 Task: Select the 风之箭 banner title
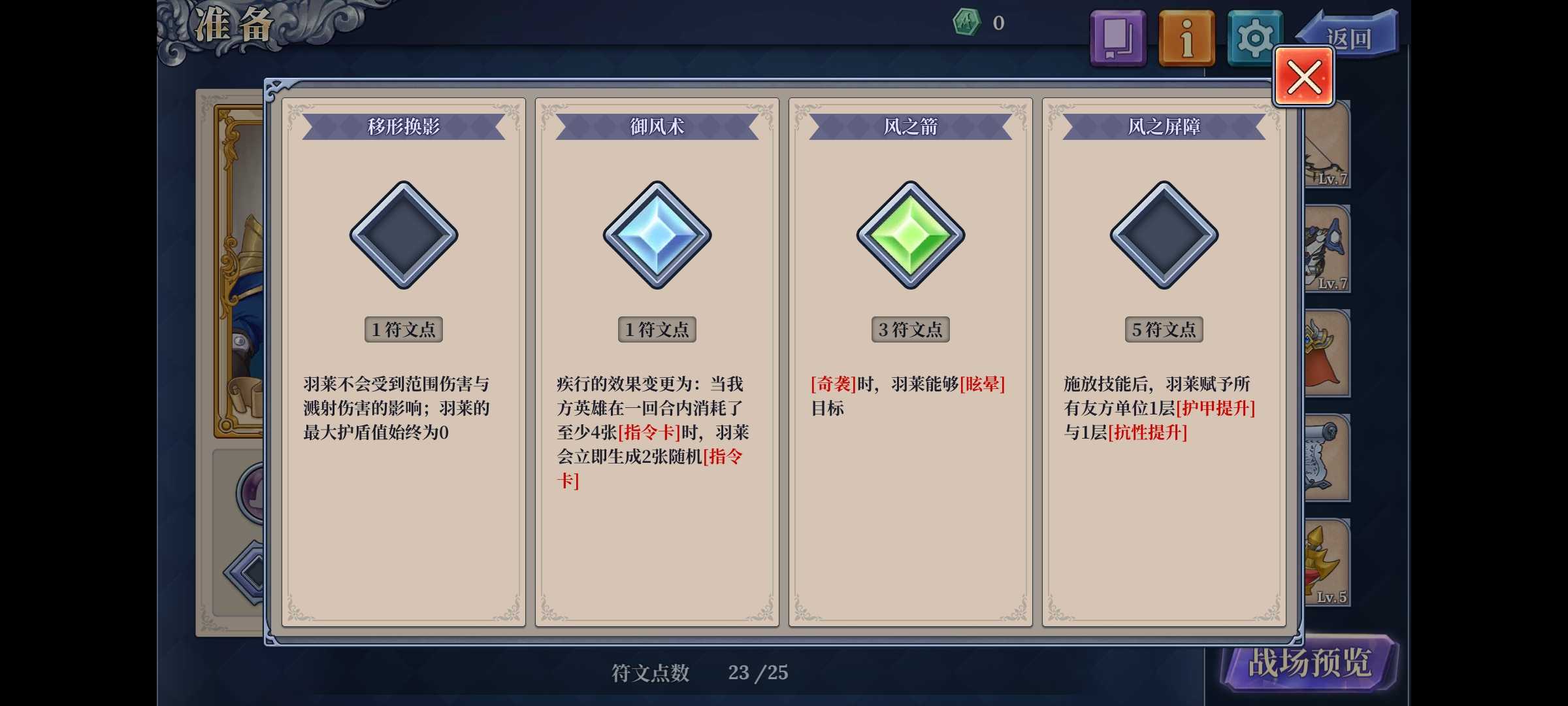[x=911, y=126]
